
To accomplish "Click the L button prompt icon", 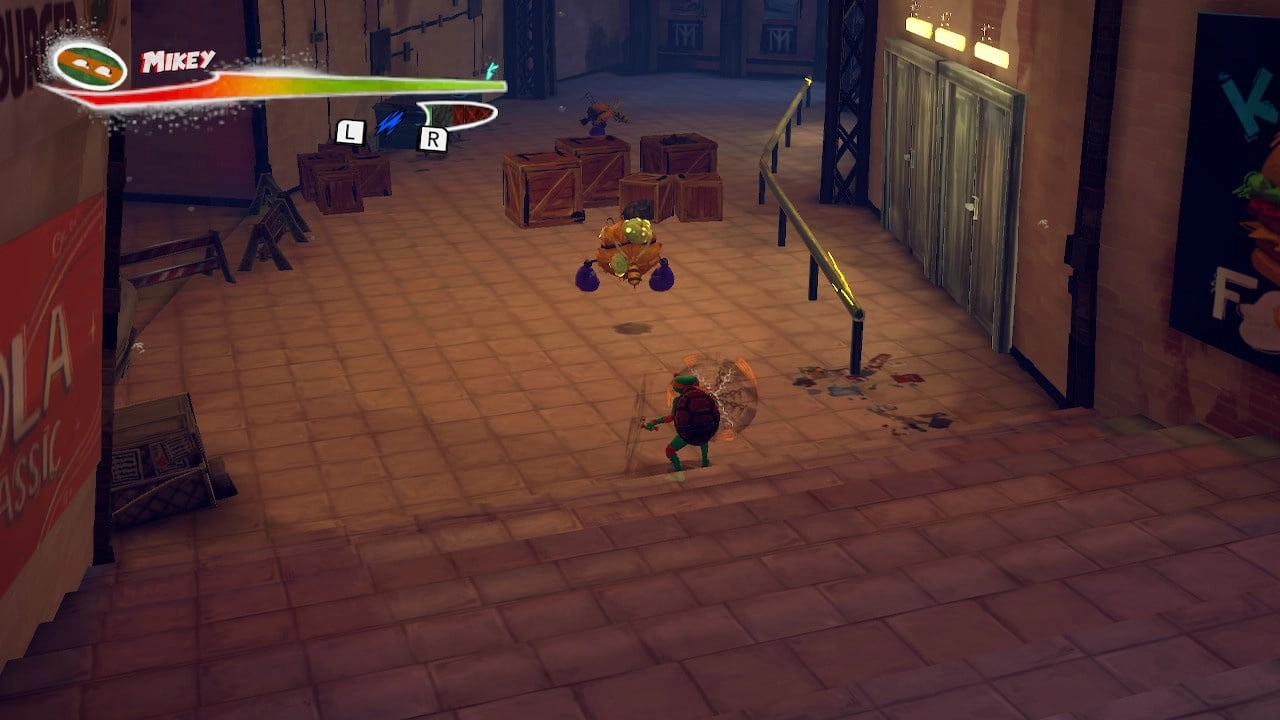I will tap(348, 131).
